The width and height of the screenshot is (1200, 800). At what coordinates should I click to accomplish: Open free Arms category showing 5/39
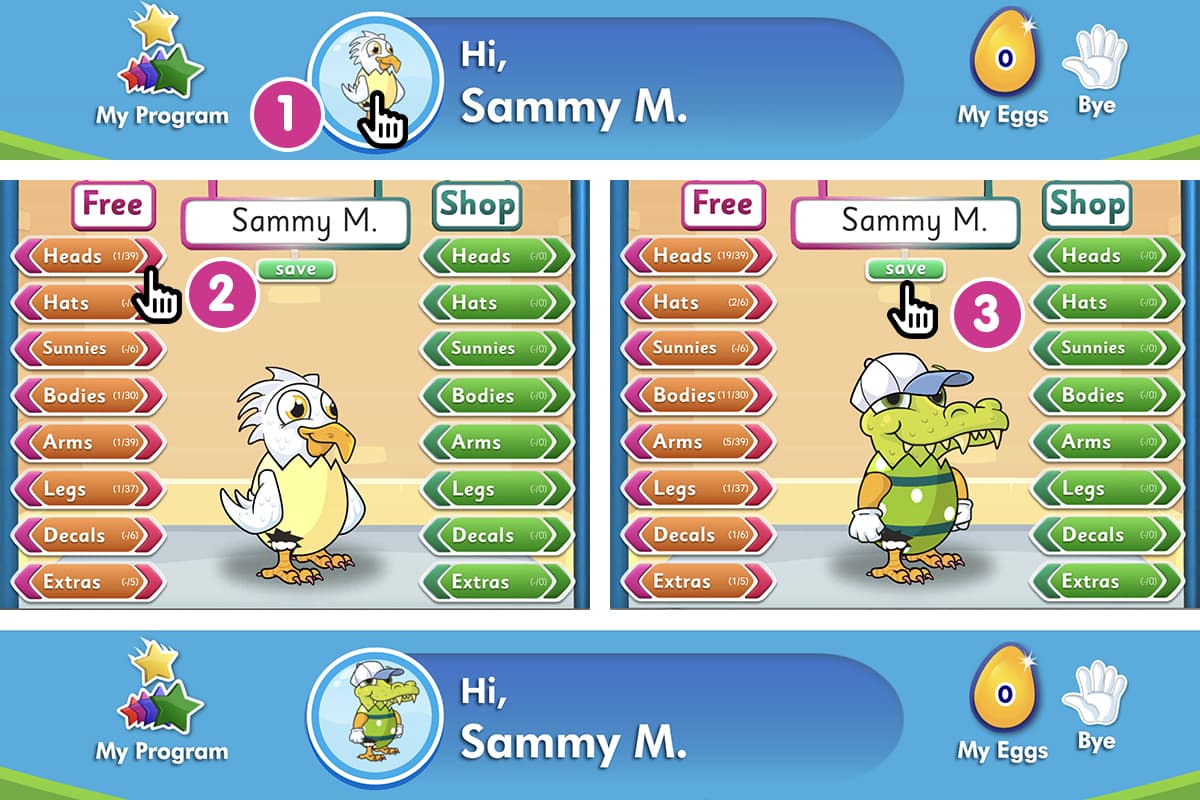pos(697,442)
